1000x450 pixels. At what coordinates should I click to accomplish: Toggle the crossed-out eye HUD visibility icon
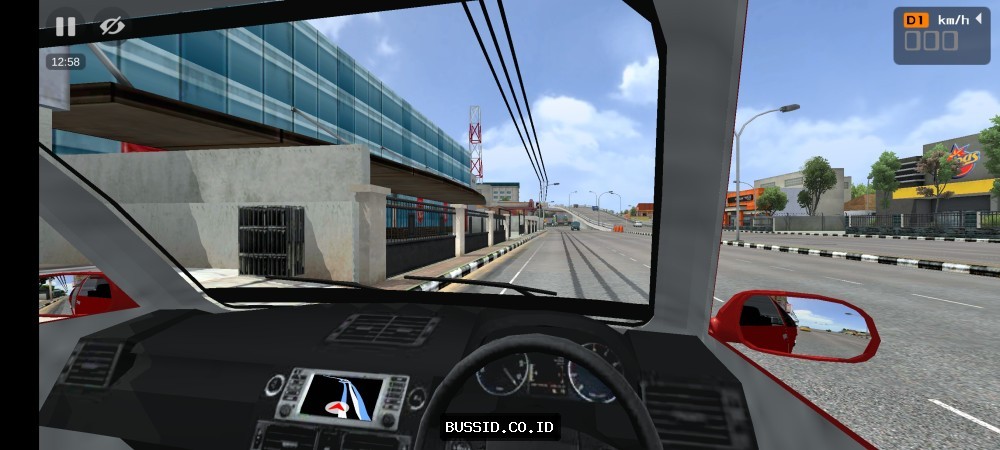coord(112,26)
